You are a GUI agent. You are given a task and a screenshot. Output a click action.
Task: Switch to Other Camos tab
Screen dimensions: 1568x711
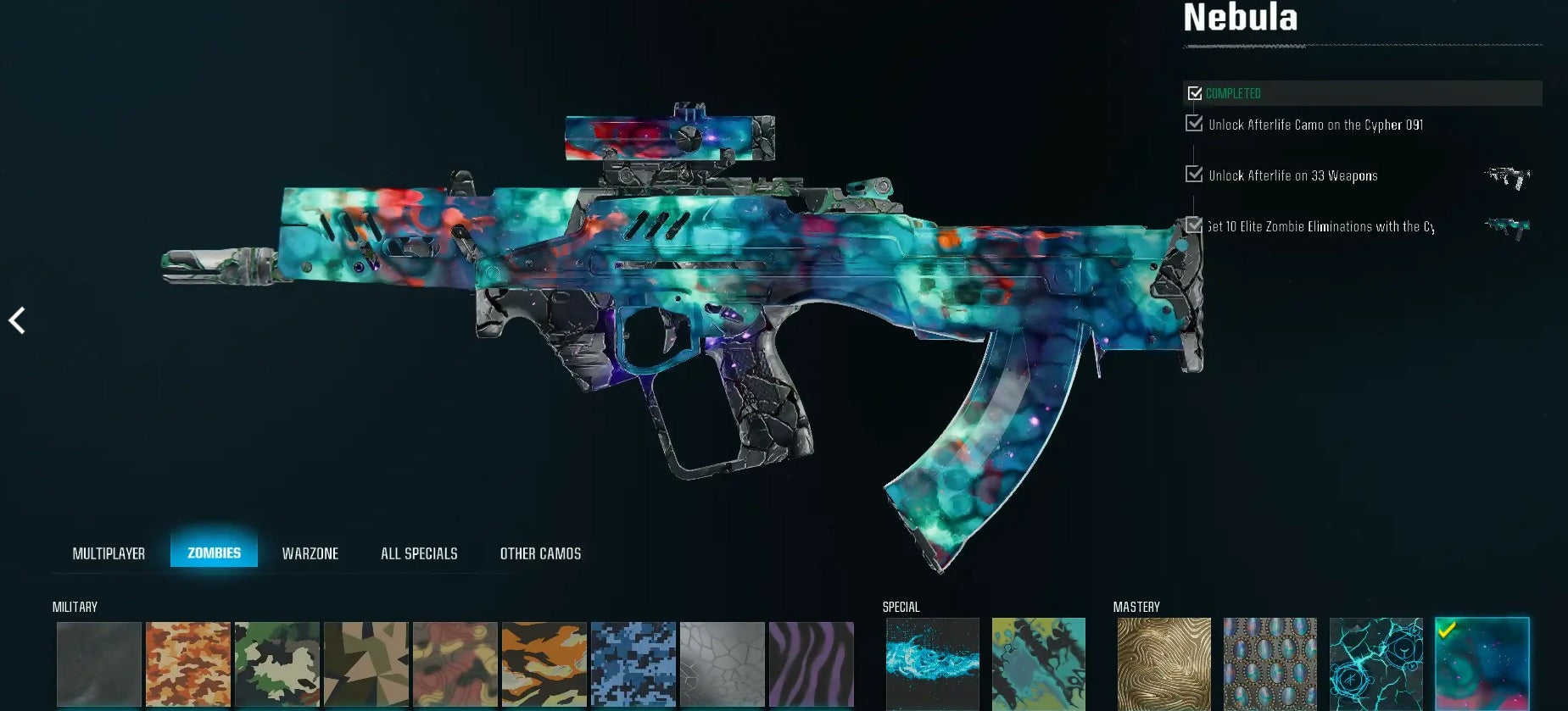[540, 553]
